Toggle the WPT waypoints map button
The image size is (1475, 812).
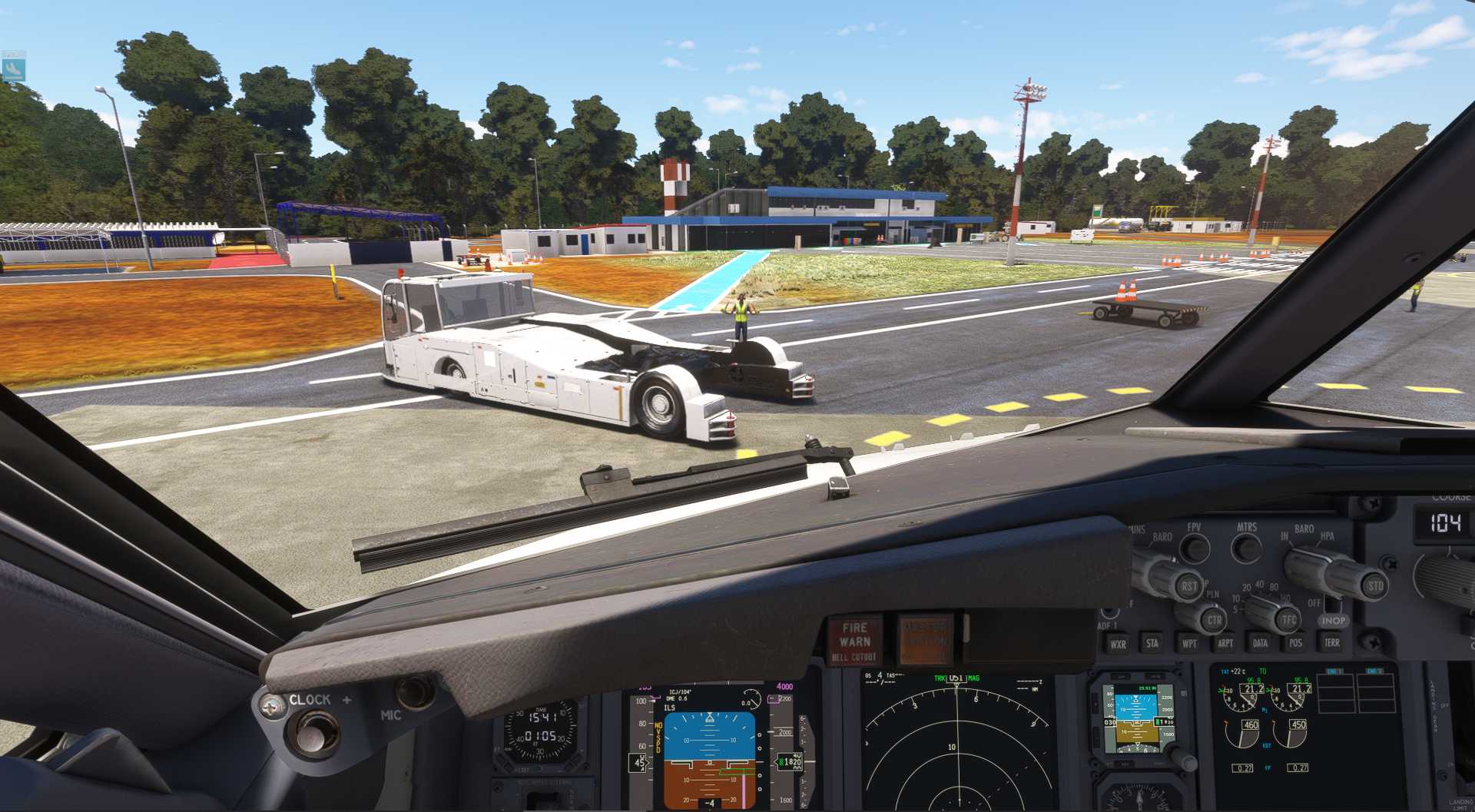(x=1189, y=643)
